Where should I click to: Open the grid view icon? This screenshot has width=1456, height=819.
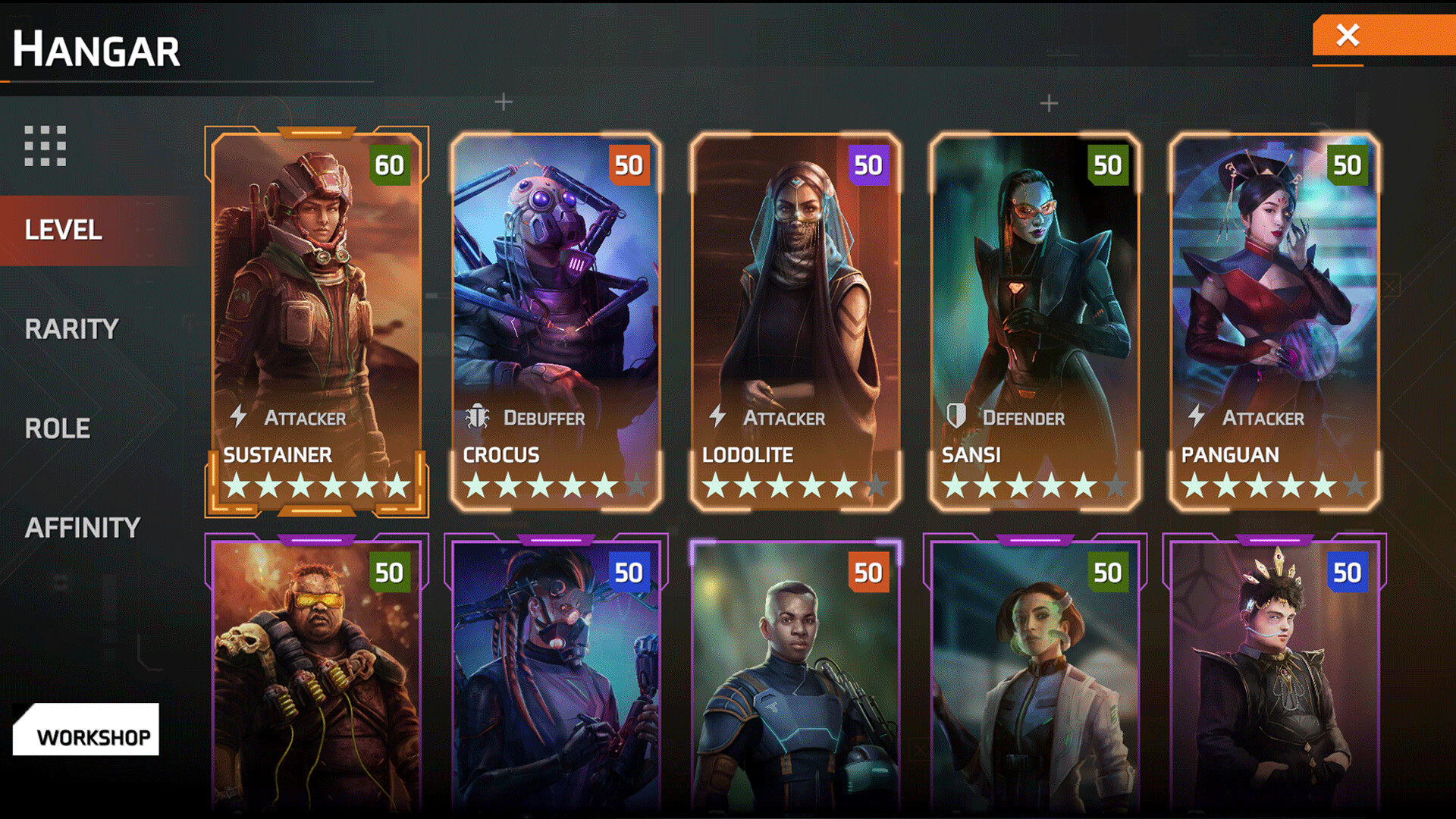coord(45,146)
